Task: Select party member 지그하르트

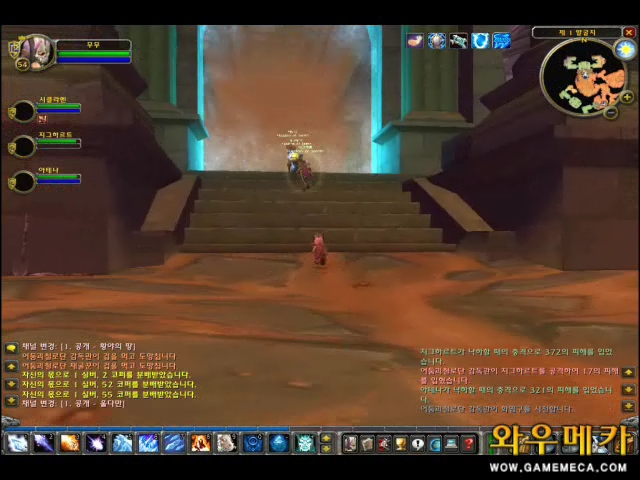Action: 23,146
